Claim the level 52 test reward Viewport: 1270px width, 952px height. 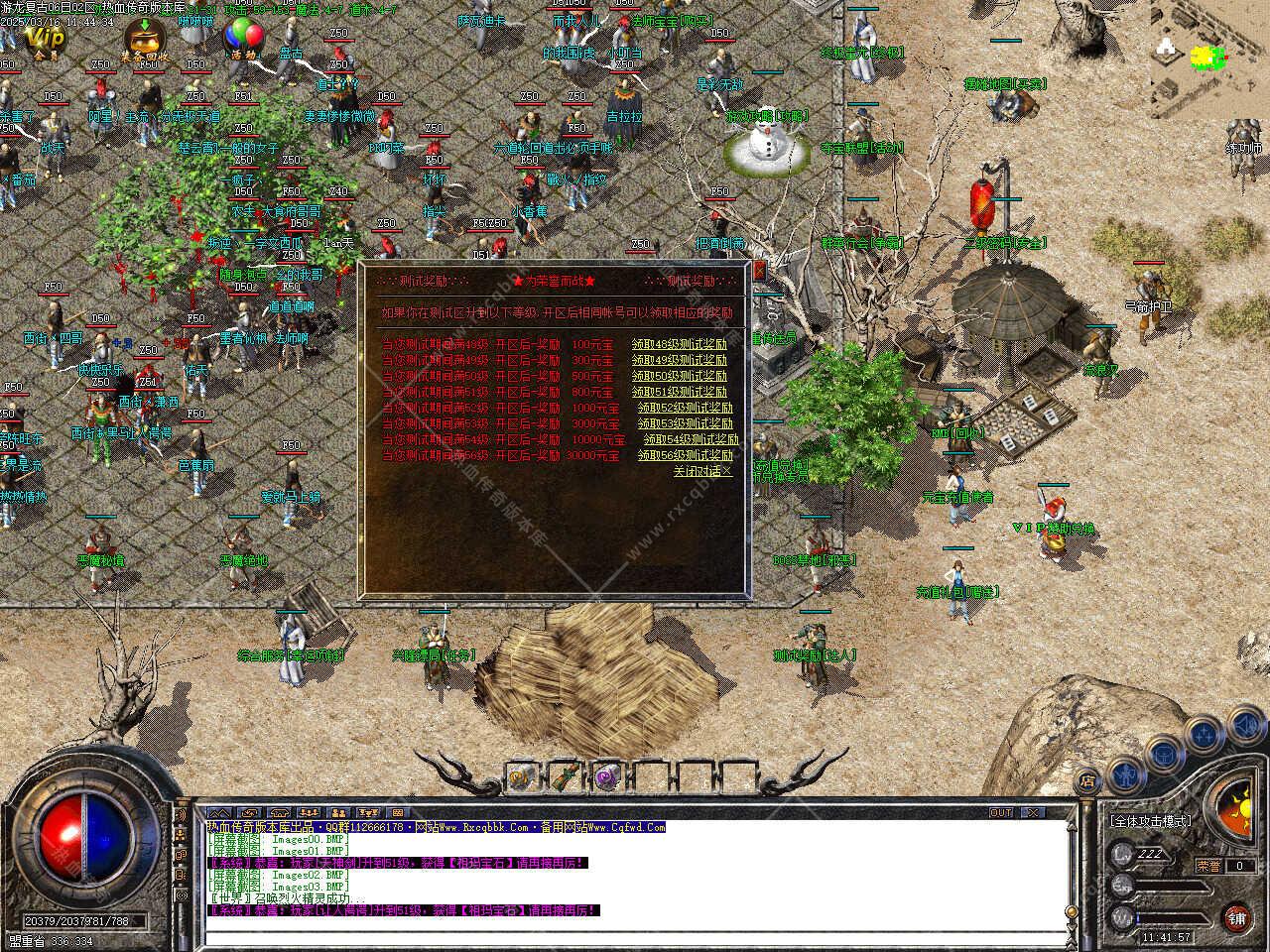pos(685,408)
